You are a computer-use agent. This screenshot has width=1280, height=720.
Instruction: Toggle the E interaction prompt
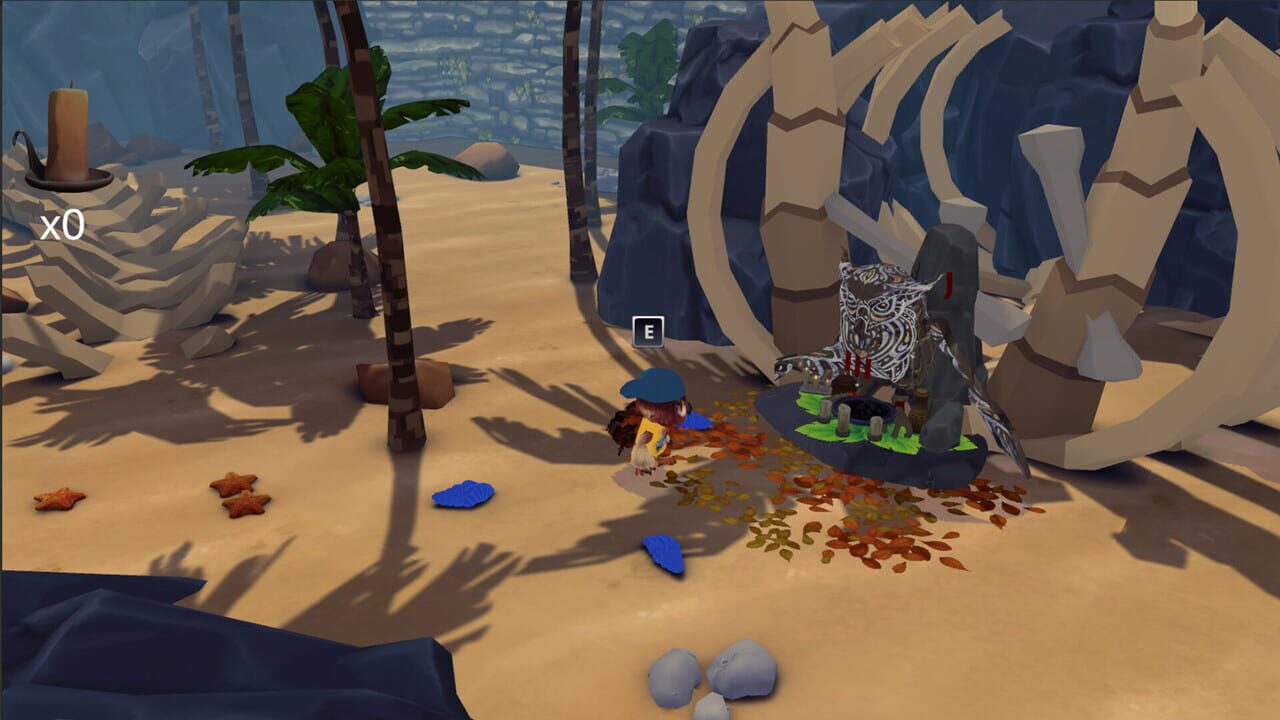(649, 332)
